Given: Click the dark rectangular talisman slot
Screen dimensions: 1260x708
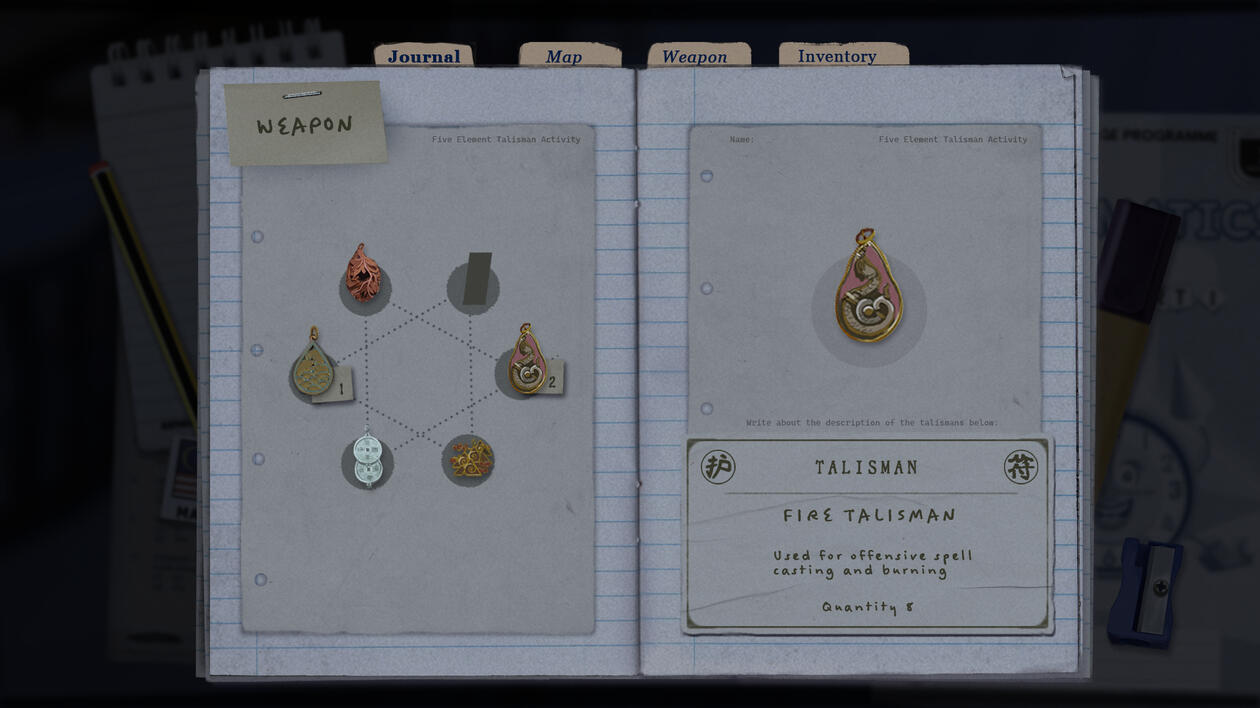Looking at the screenshot, I should coord(476,279).
